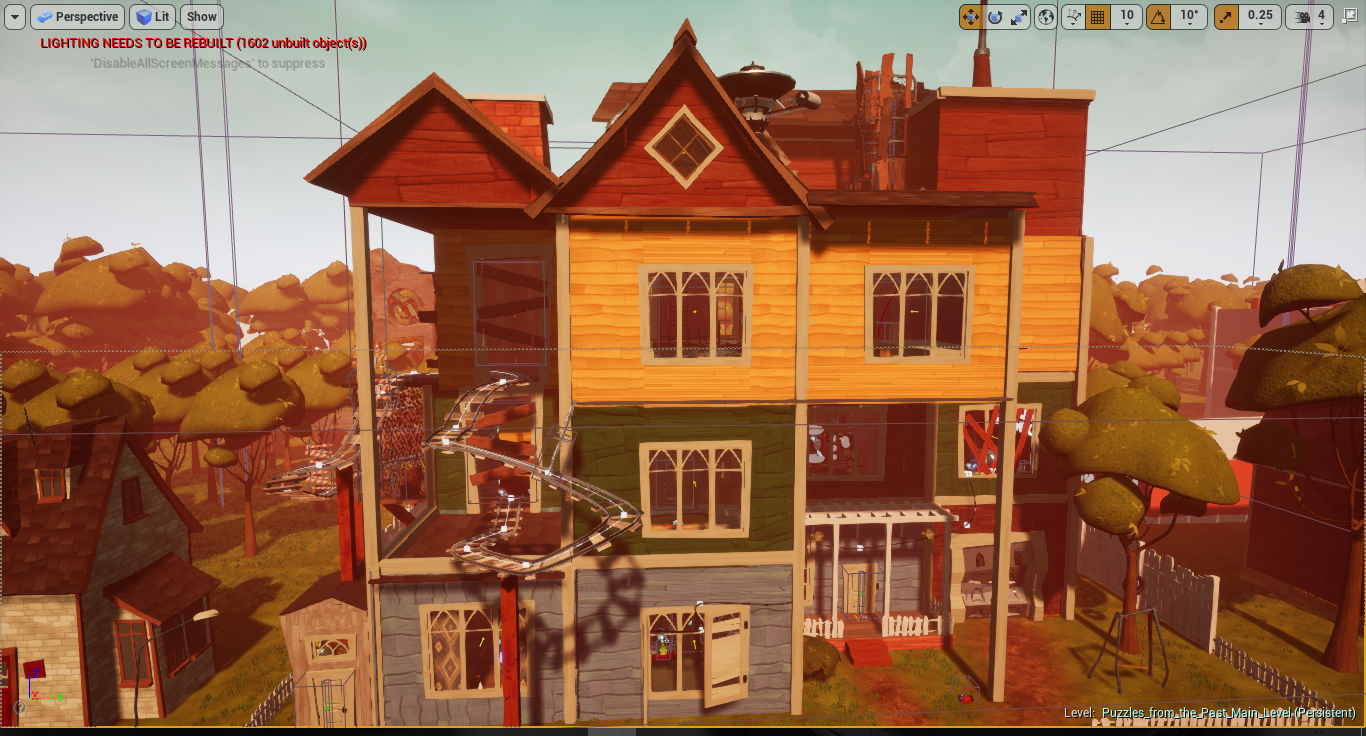
Task: Toggle world/local space with the globe icon
Action: [x=1046, y=16]
